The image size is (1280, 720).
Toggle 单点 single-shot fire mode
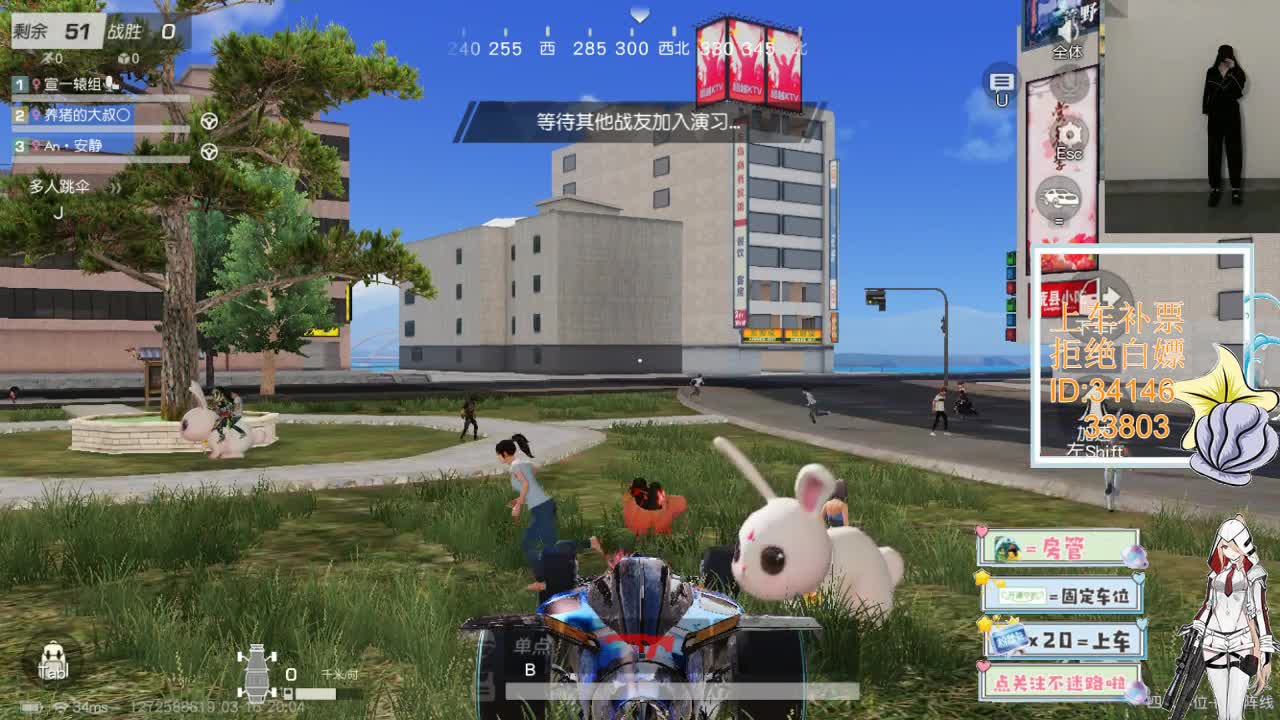(530, 646)
